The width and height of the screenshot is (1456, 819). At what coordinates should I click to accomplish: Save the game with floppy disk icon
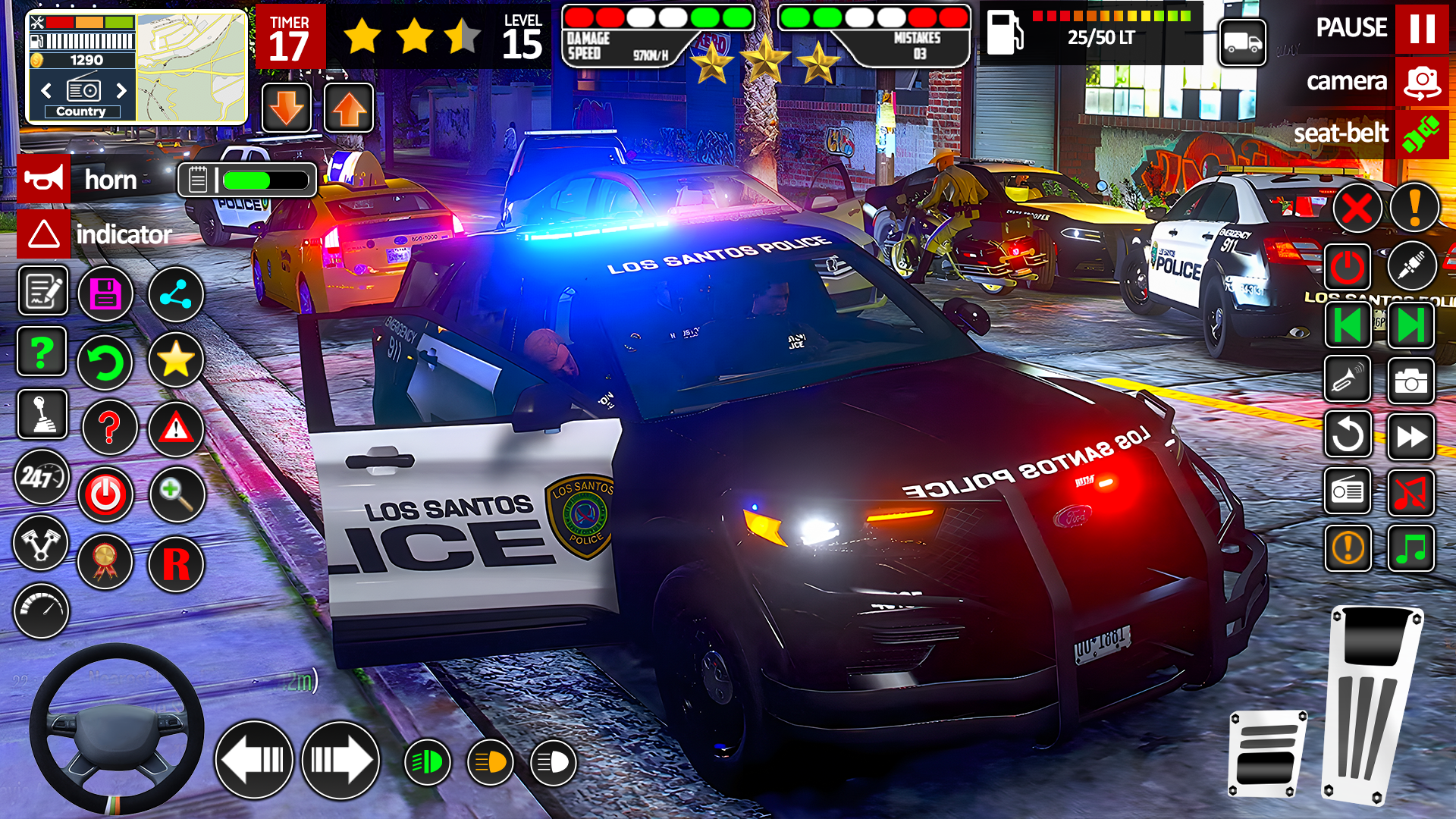[105, 293]
